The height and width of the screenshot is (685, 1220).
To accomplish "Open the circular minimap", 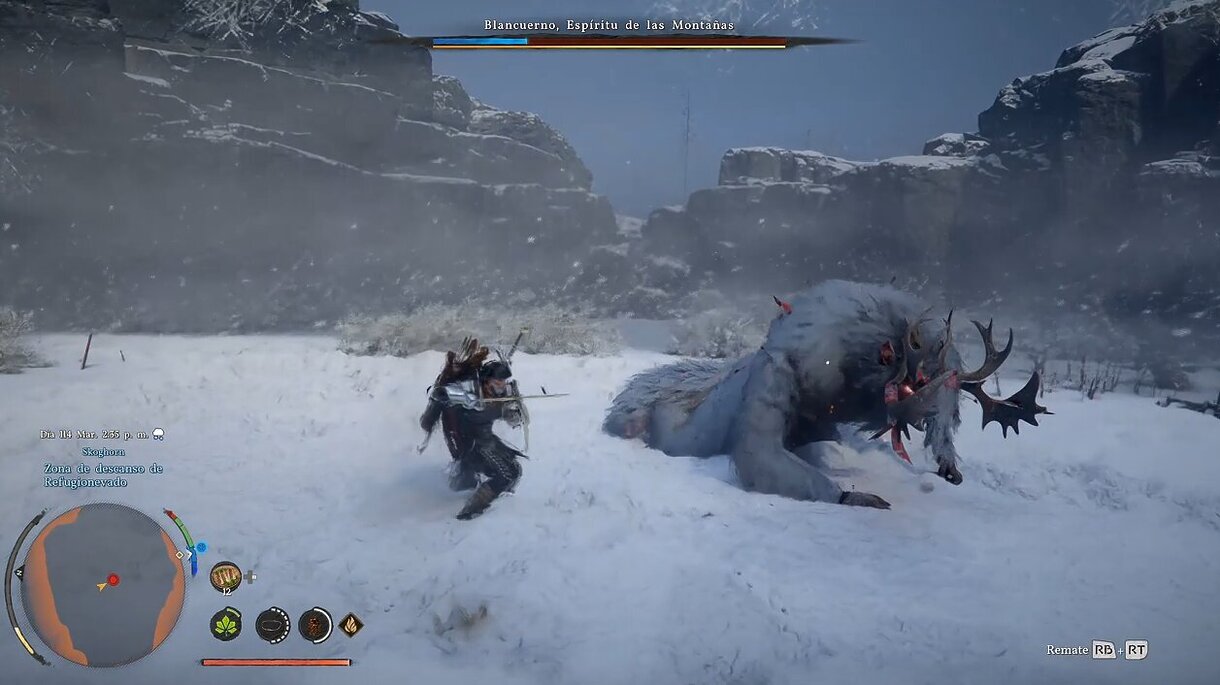I will pos(103,585).
